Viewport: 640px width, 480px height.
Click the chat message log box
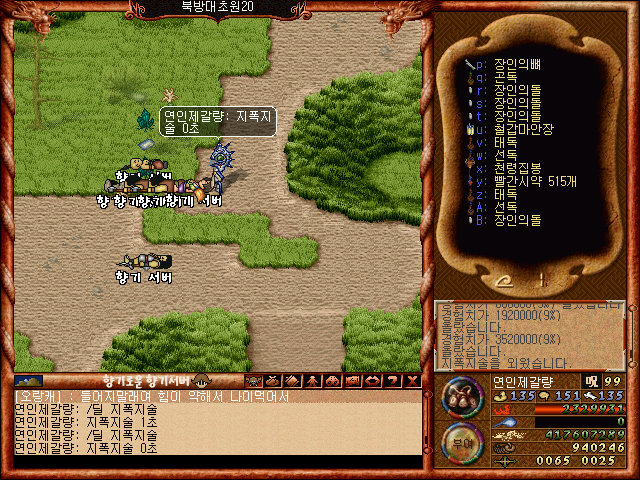(215, 423)
